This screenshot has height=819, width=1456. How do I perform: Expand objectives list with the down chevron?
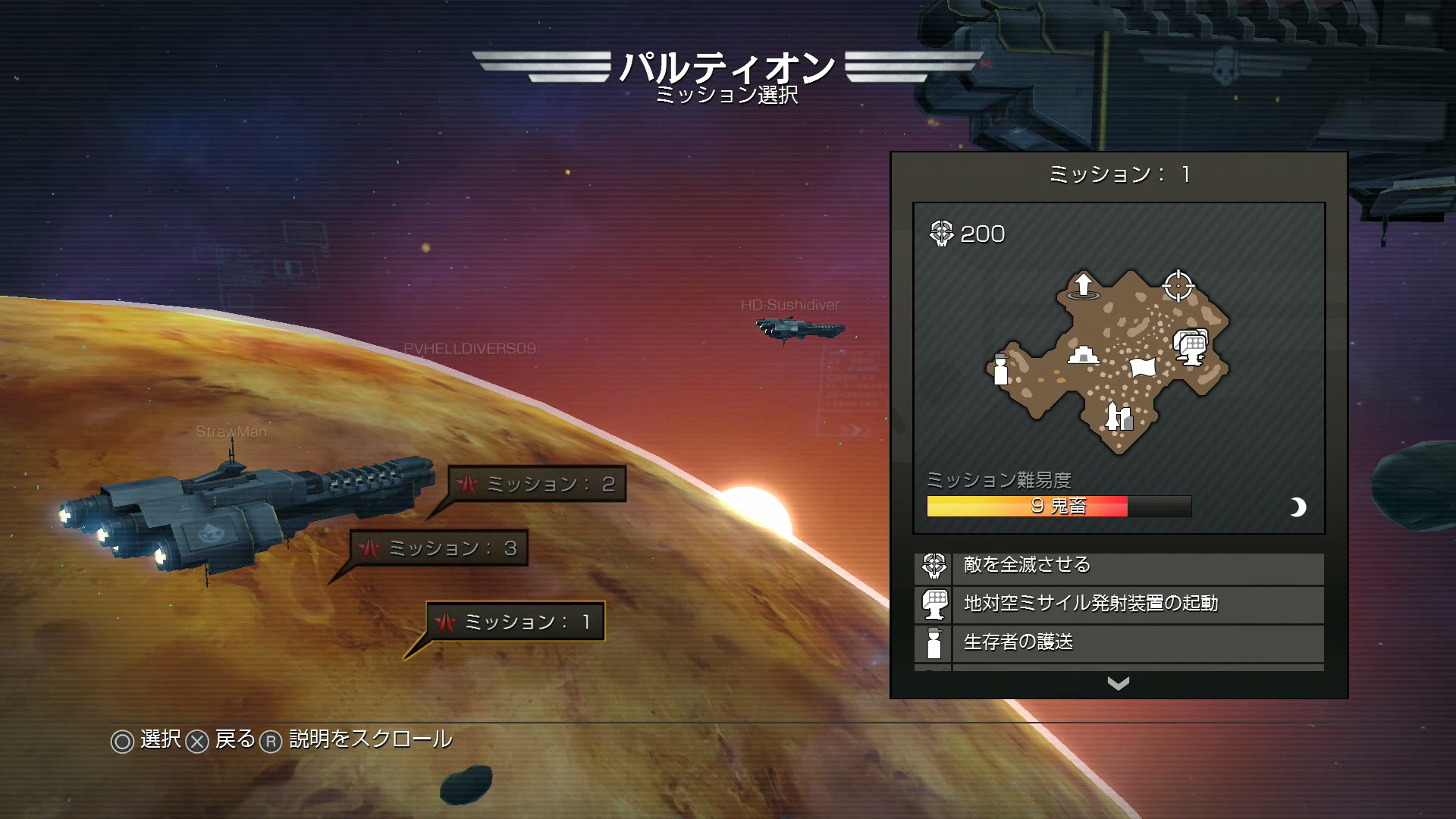point(1118,683)
